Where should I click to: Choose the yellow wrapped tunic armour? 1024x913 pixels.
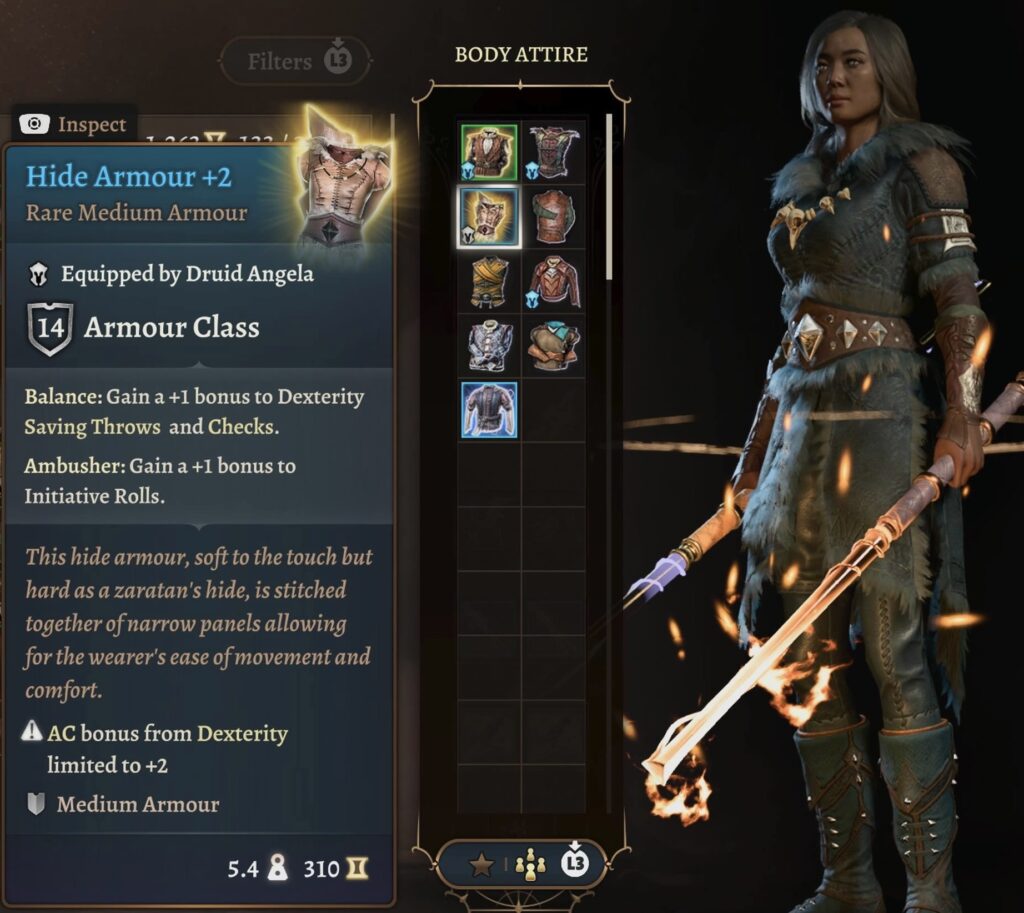coord(489,281)
